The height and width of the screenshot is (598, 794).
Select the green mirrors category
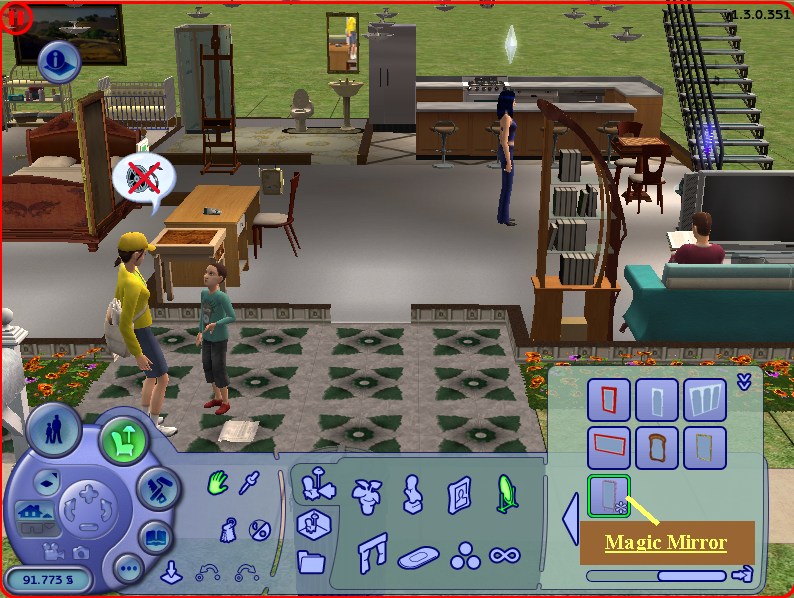click(x=507, y=492)
